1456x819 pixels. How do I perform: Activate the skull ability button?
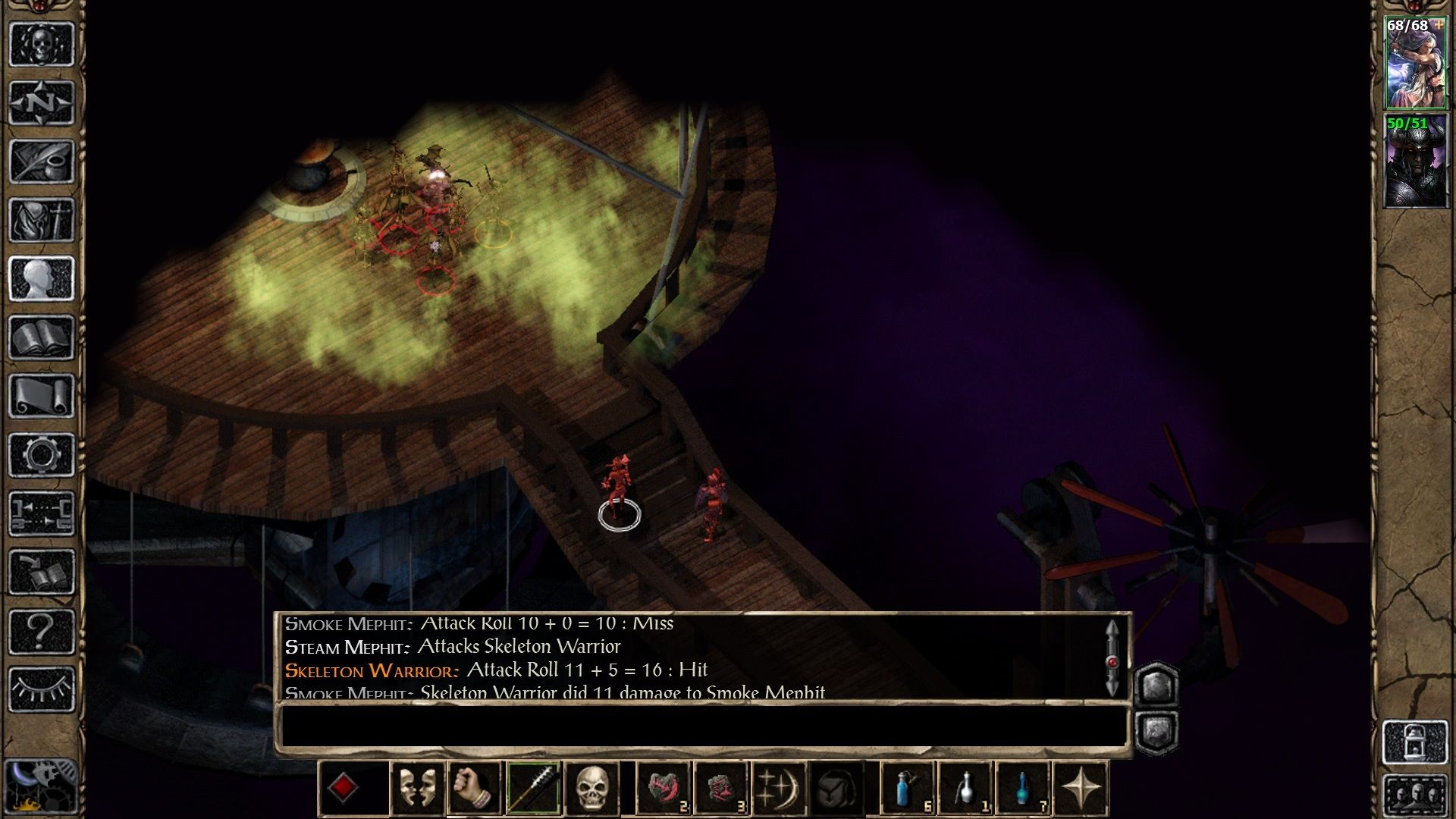pyautogui.click(x=591, y=789)
